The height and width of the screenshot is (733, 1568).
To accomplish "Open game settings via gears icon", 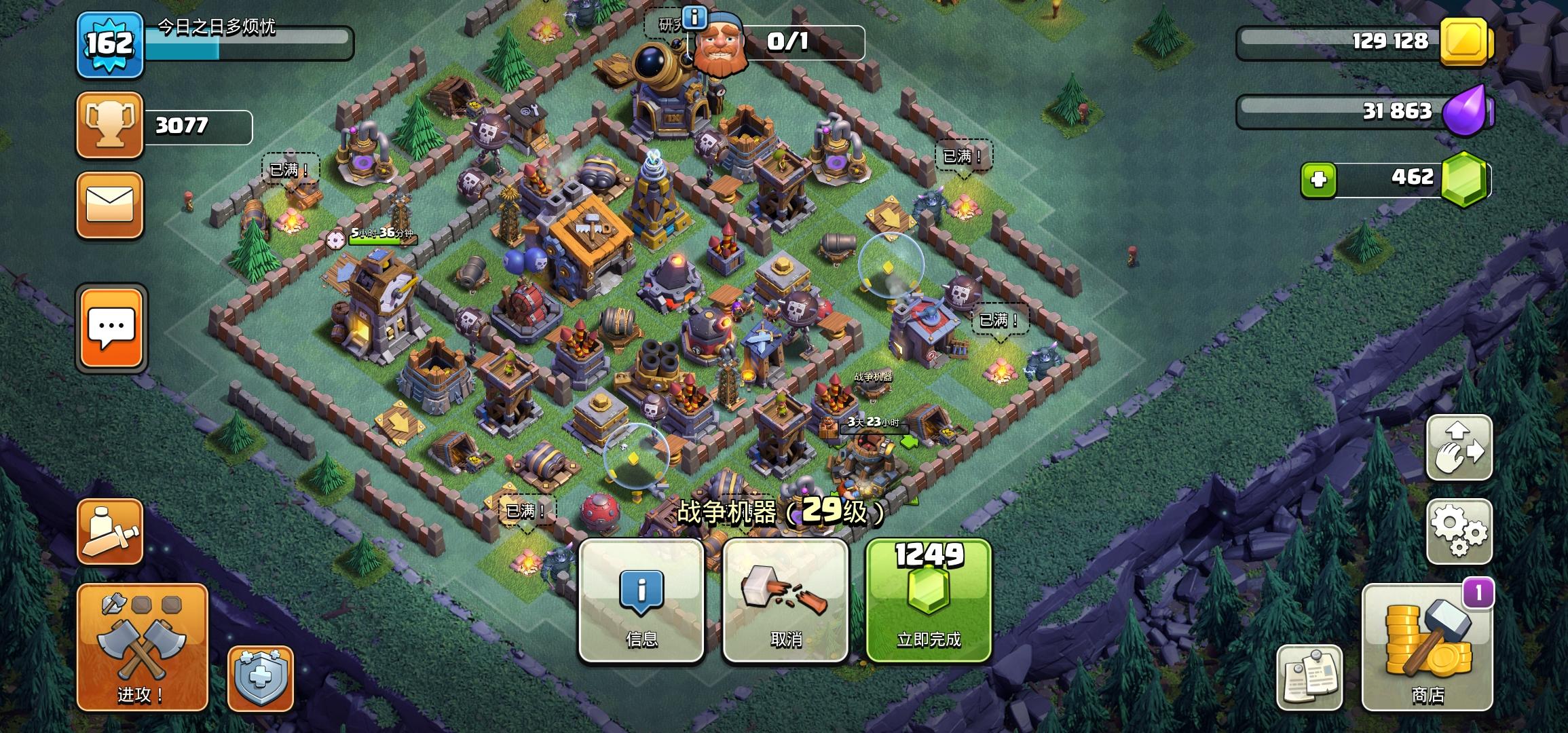I will (1459, 531).
